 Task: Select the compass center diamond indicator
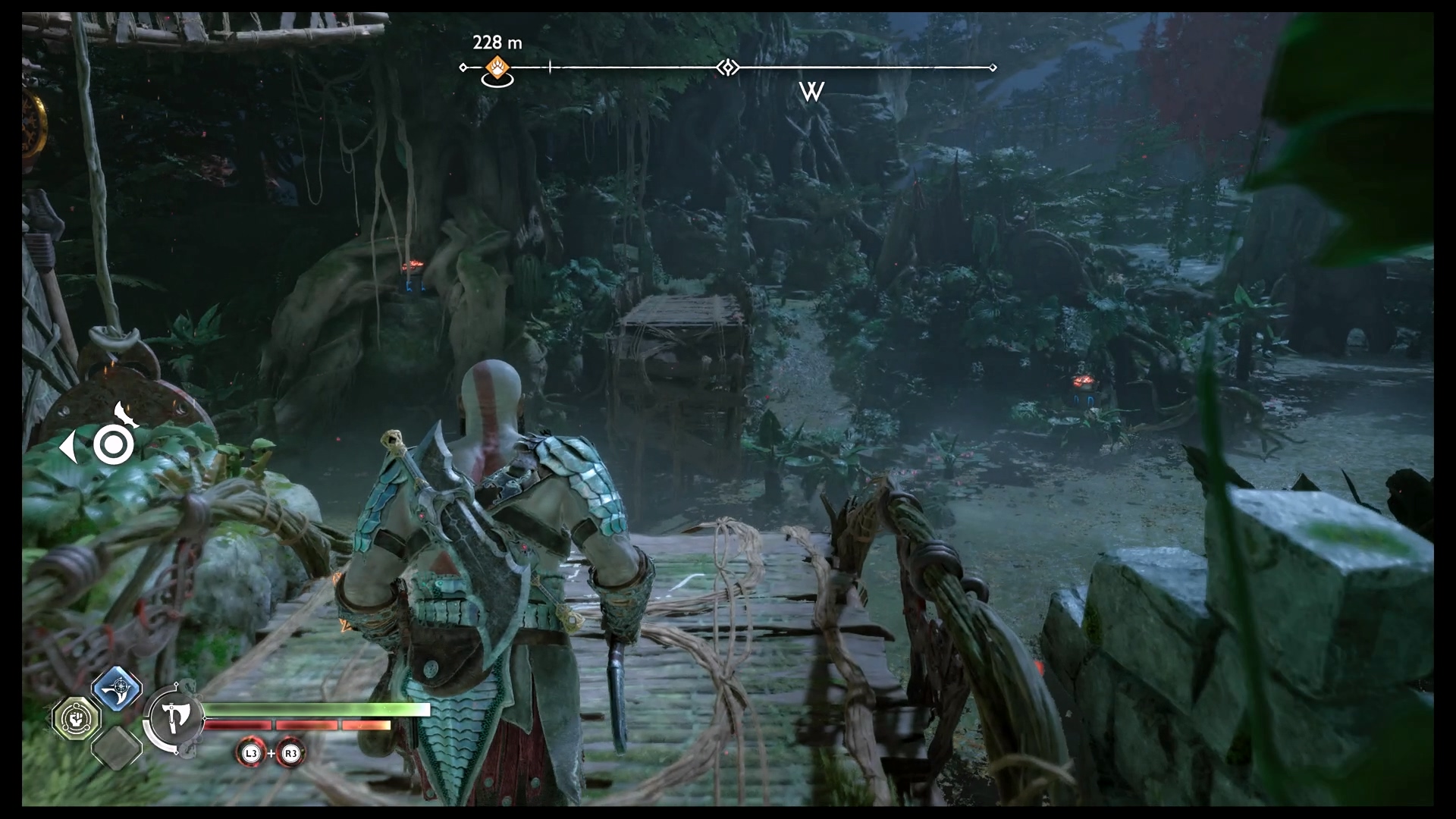pyautogui.click(x=728, y=68)
